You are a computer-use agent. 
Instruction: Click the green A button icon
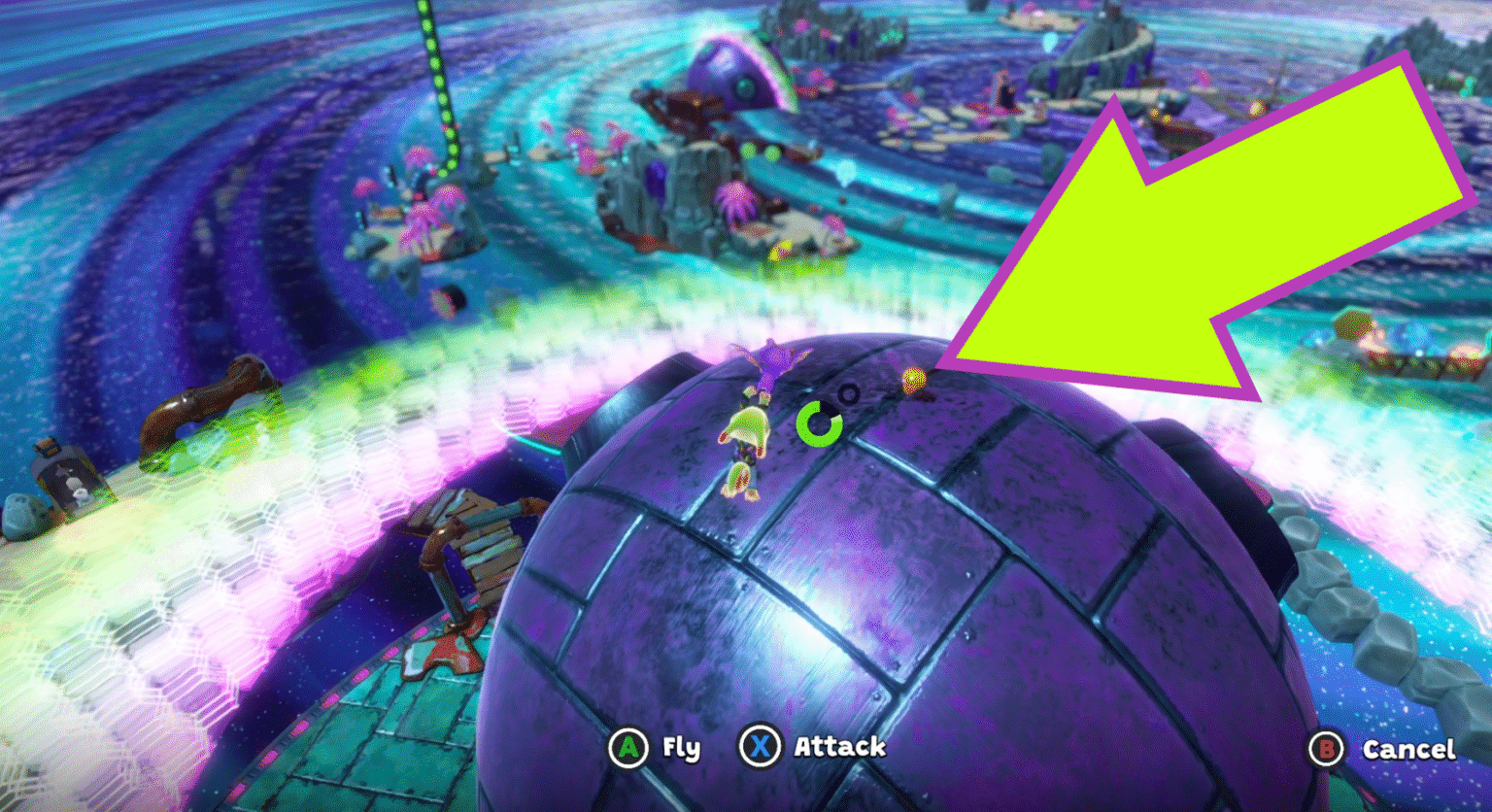coord(629,748)
